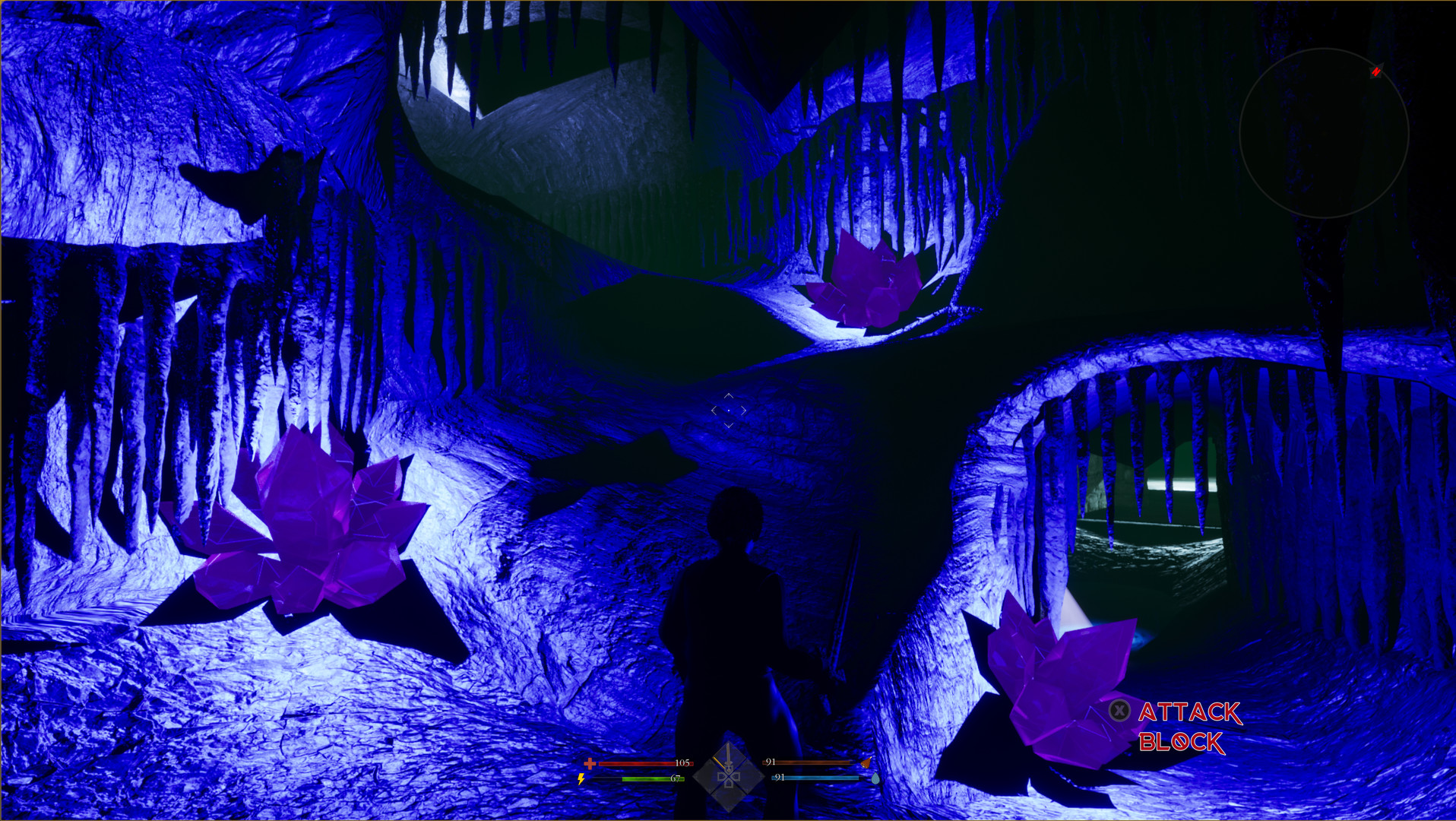Click the green stamina progress bar

pyautogui.click(x=652, y=778)
